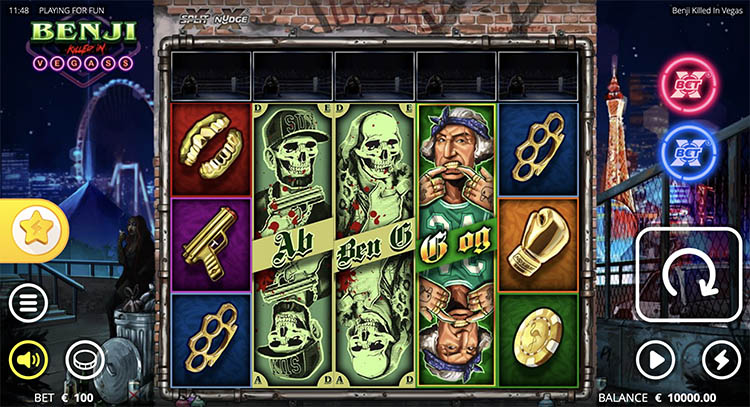Open the coin bet selector
The image size is (750, 407).
[x=84, y=358]
